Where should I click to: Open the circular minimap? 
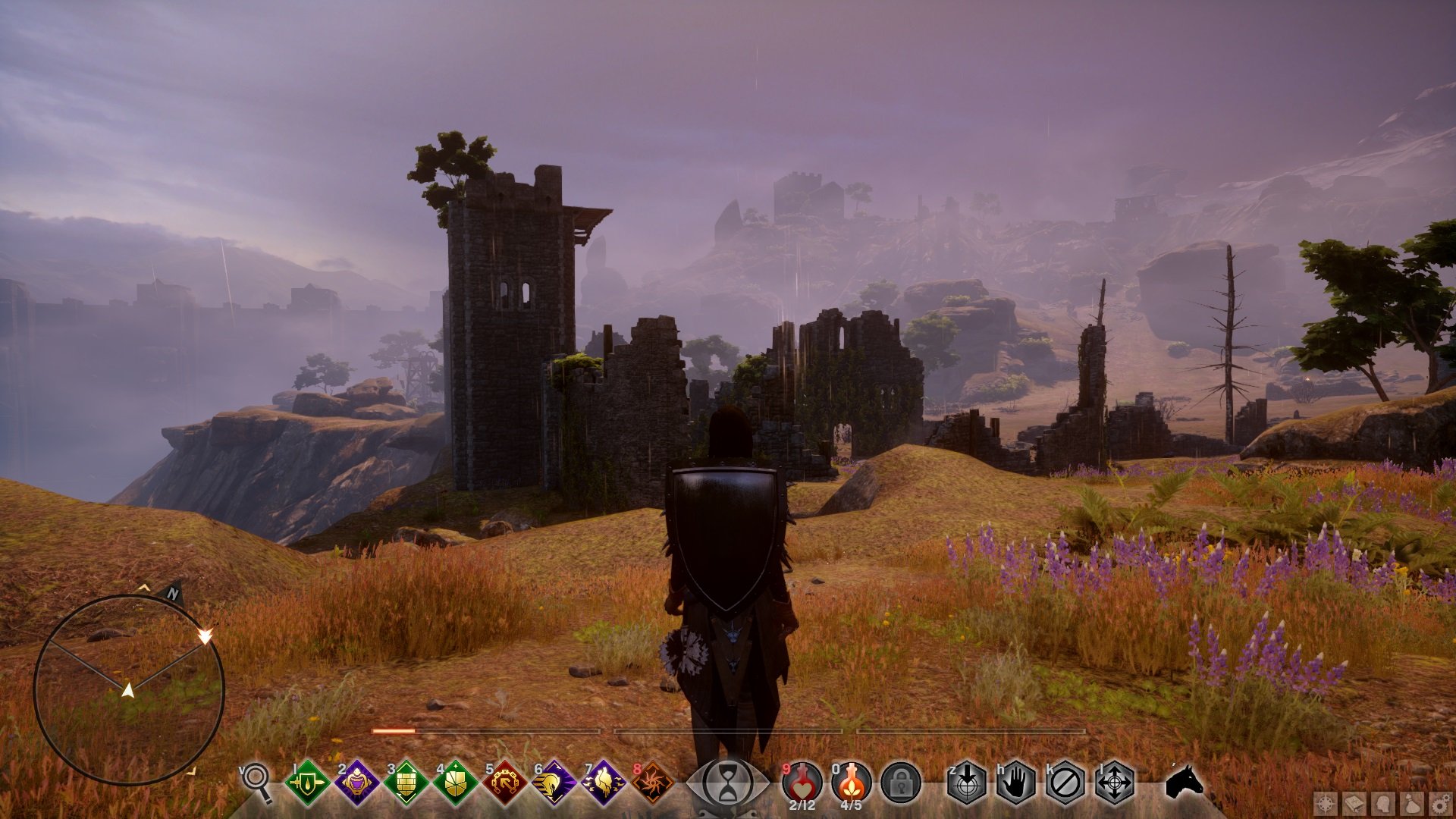pos(129,689)
